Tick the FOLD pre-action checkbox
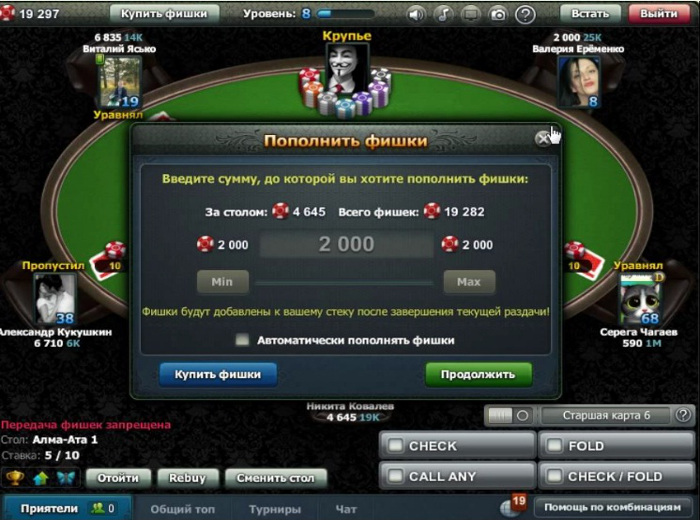The height and width of the screenshot is (520, 700). point(555,446)
